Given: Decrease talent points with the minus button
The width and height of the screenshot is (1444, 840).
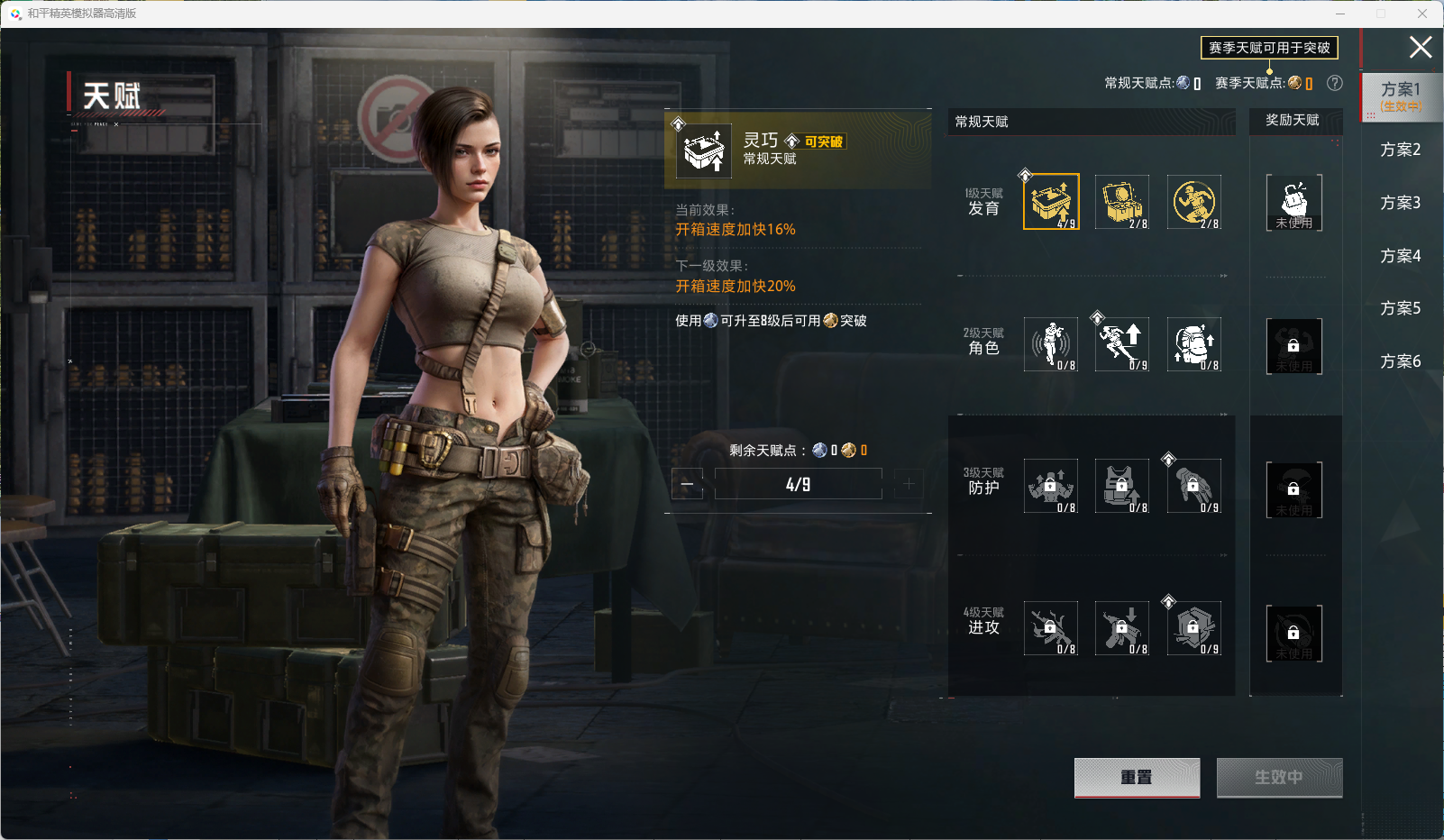Looking at the screenshot, I should 687,484.
